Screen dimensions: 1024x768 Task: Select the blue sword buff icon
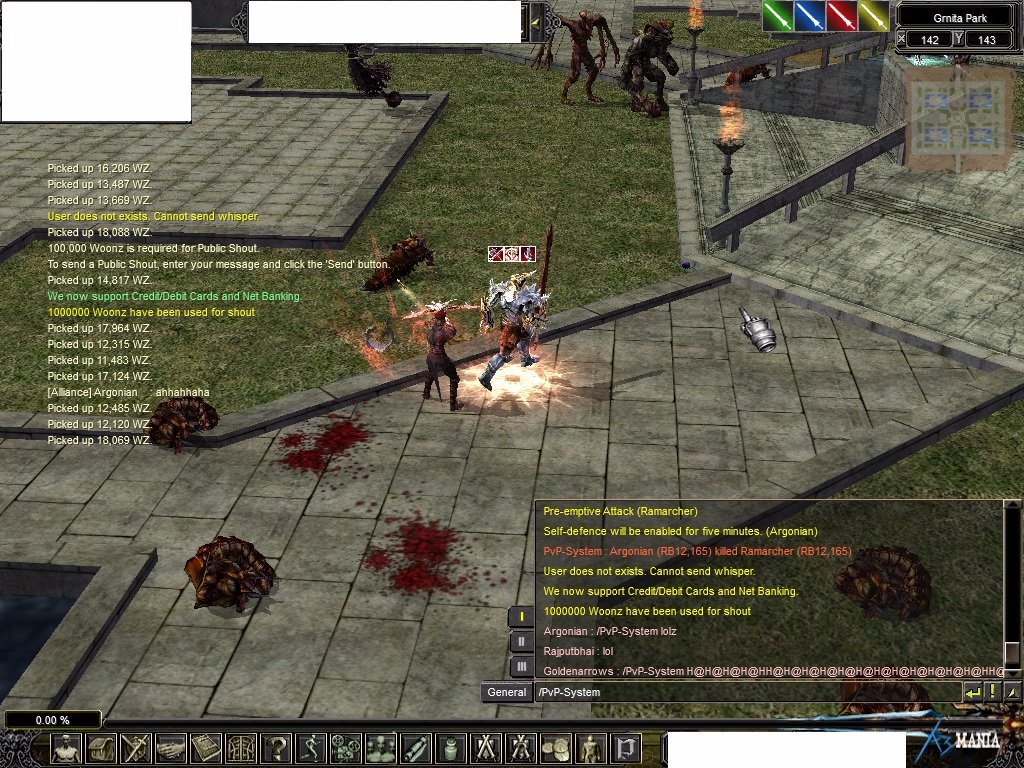pos(809,16)
